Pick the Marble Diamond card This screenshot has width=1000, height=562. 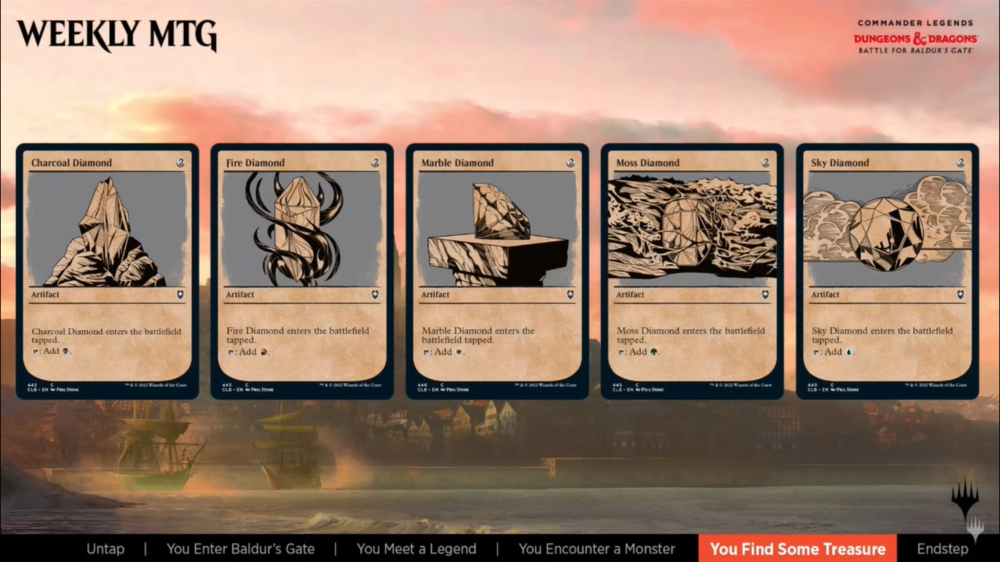click(x=497, y=271)
